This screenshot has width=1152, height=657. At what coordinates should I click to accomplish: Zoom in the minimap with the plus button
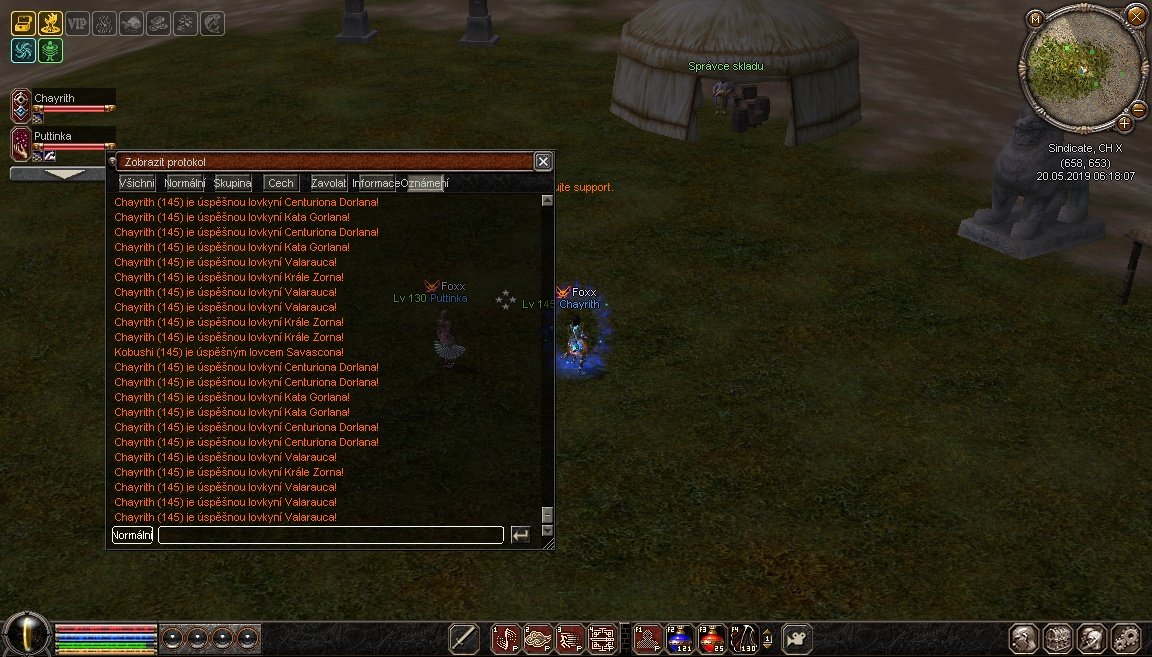point(1125,123)
